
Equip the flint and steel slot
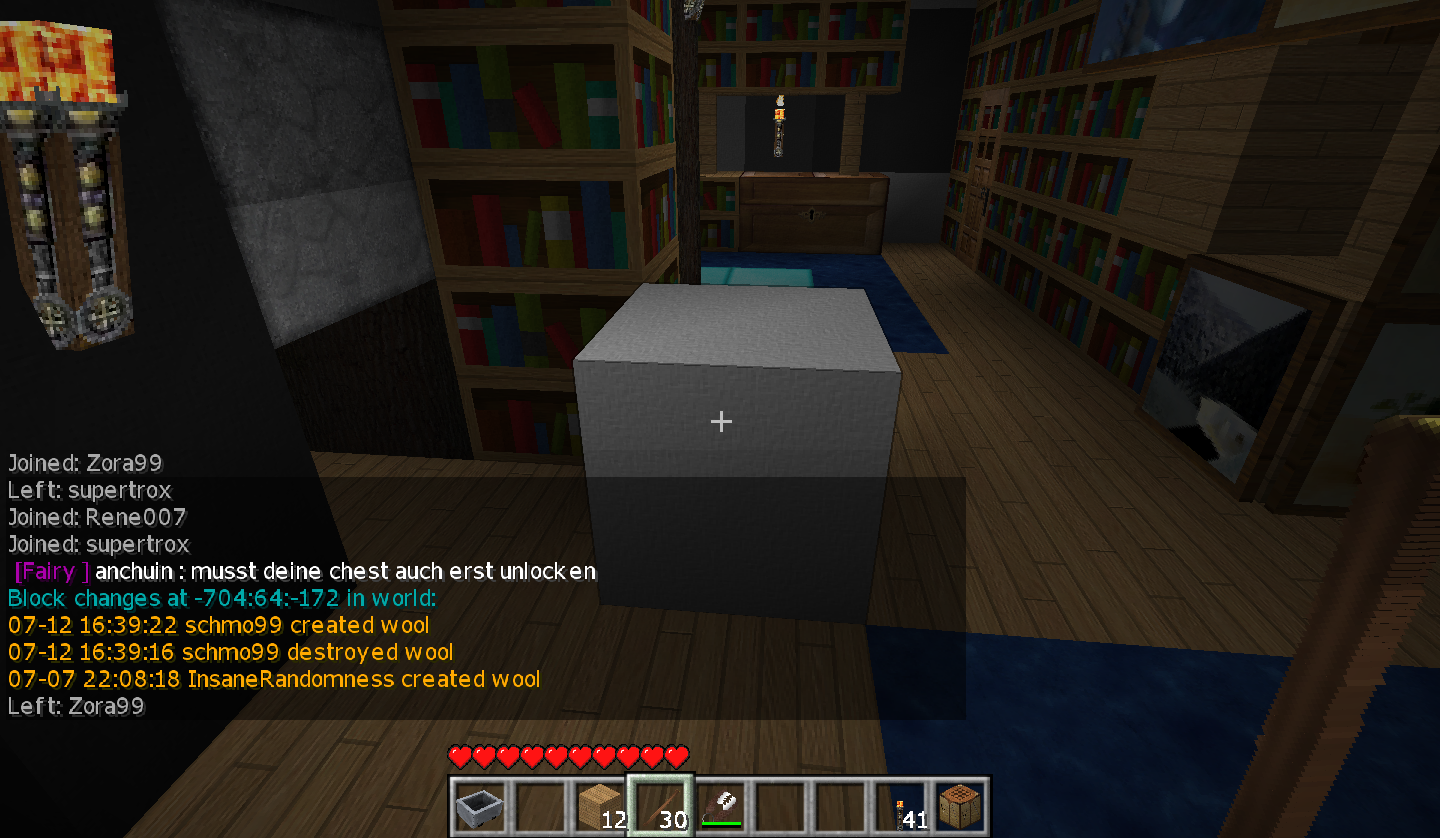[x=720, y=806]
